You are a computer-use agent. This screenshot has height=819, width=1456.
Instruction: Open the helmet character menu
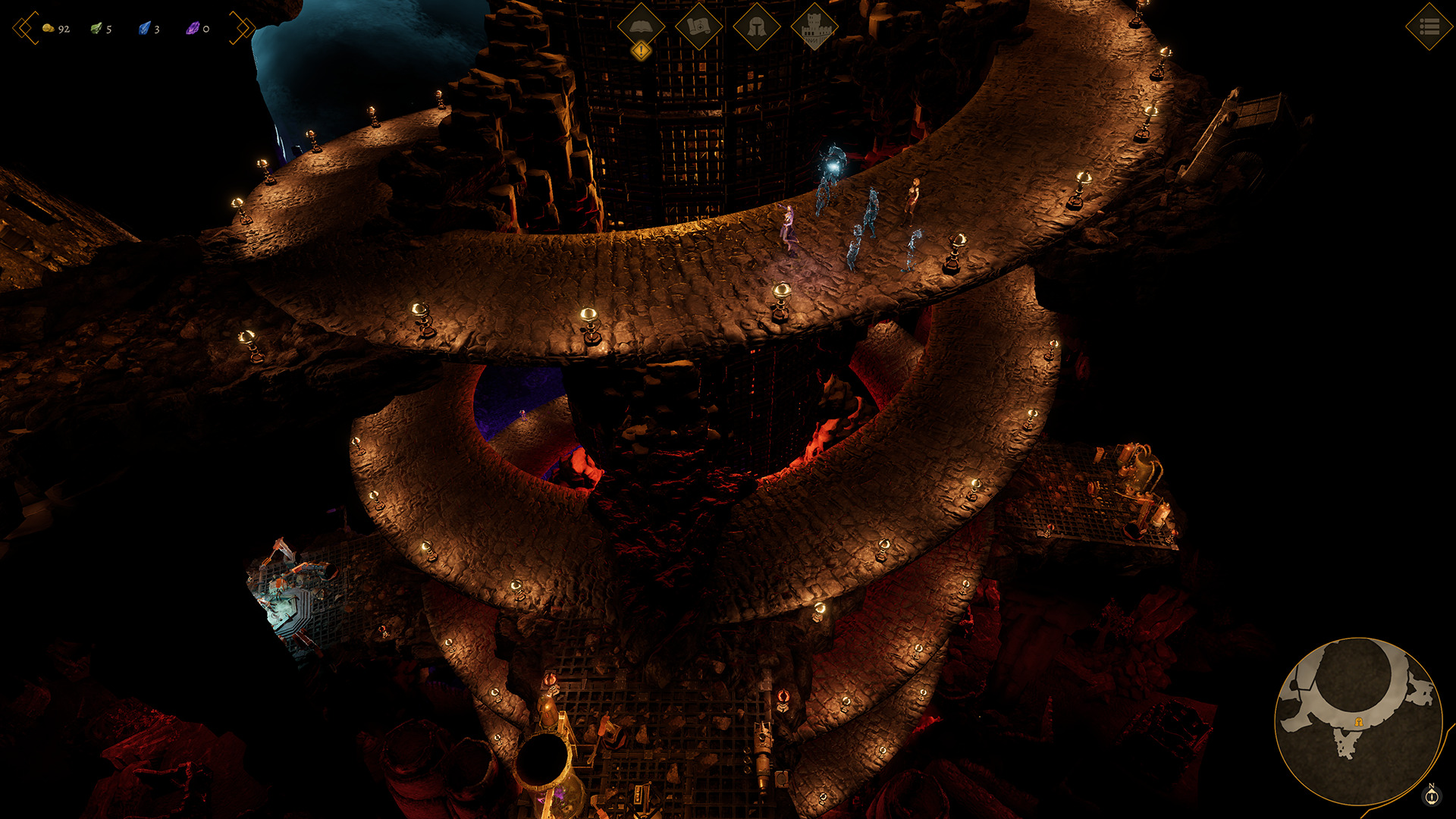[x=756, y=26]
